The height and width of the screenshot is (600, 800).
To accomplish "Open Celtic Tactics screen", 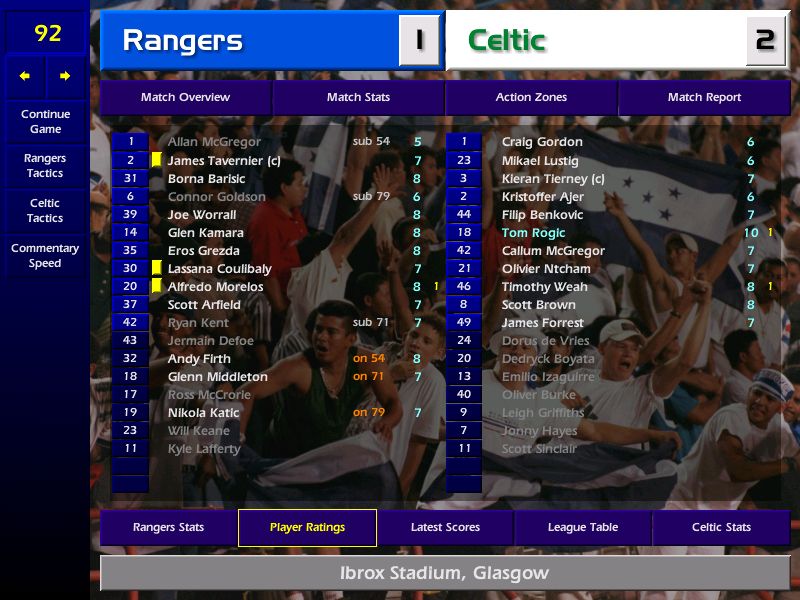I will click(45, 211).
